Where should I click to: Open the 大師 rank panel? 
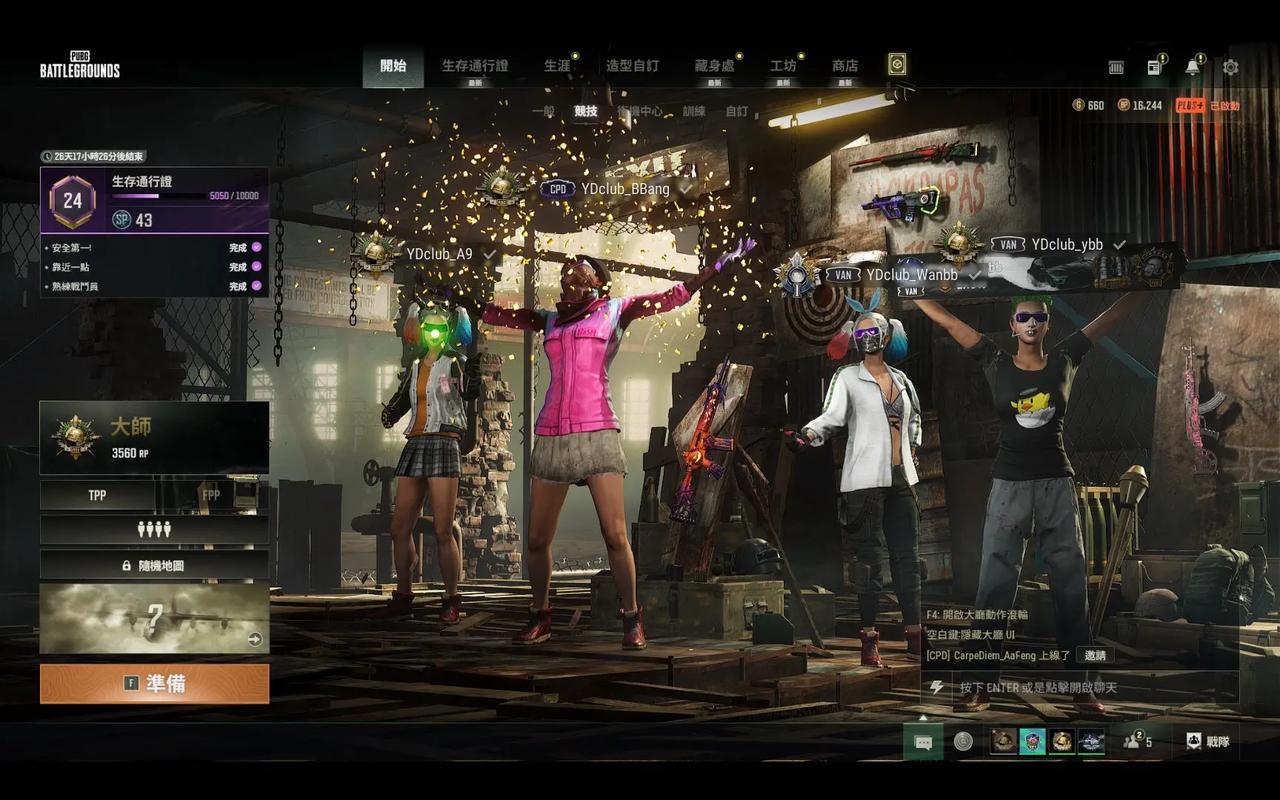154,437
